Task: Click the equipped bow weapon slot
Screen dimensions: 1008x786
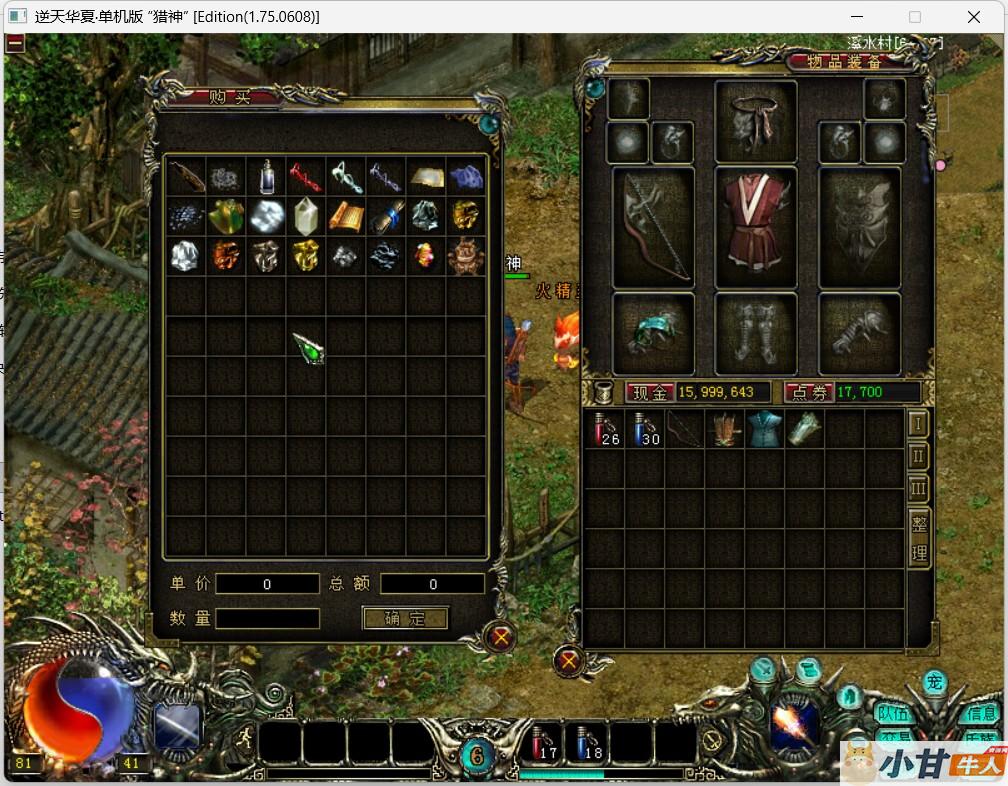Action: 653,227
